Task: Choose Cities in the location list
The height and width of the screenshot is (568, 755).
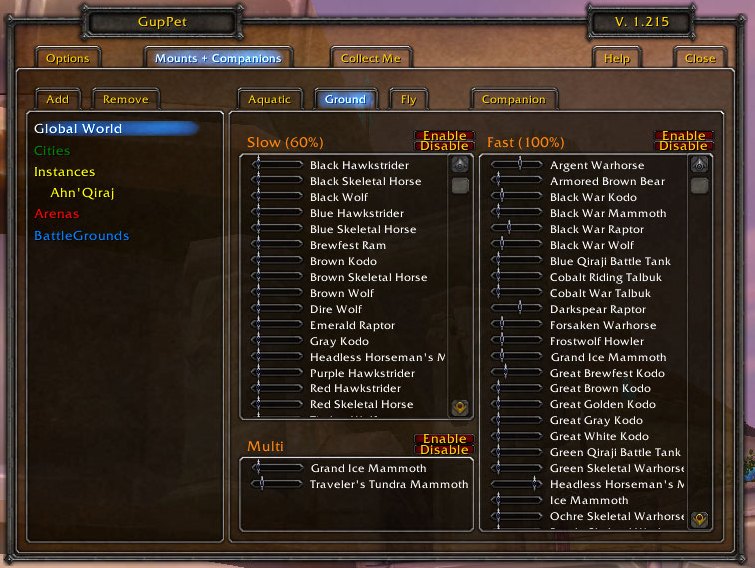Action: [x=52, y=150]
